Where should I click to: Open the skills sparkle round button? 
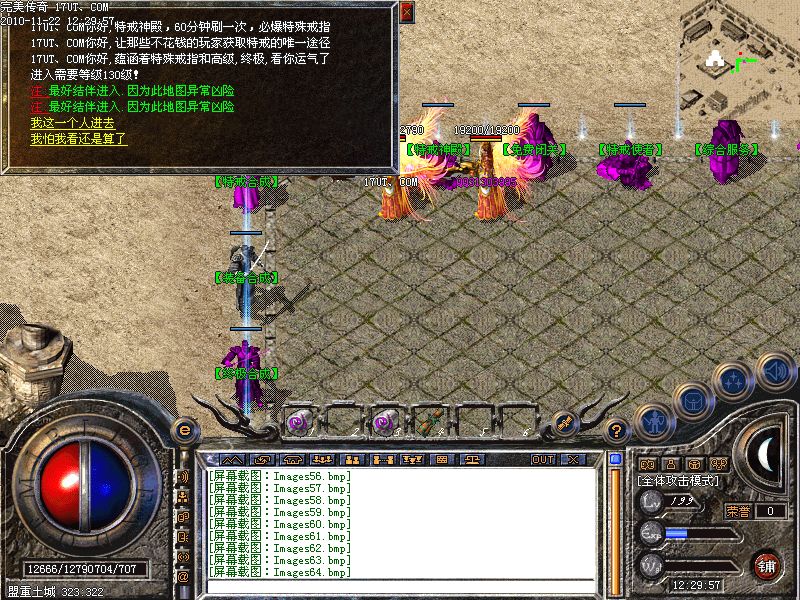tap(734, 381)
